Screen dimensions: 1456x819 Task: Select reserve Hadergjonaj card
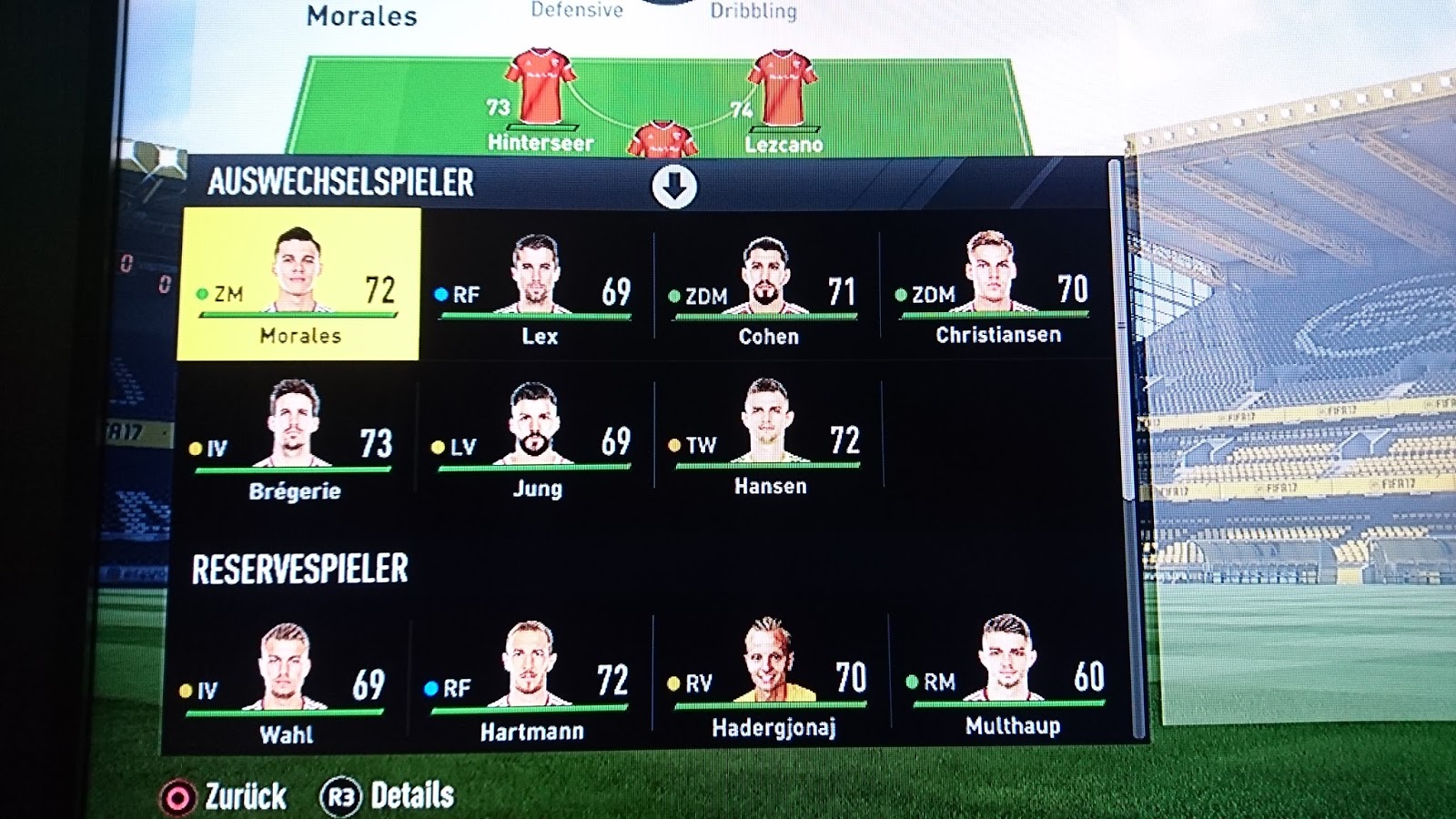coord(770,675)
